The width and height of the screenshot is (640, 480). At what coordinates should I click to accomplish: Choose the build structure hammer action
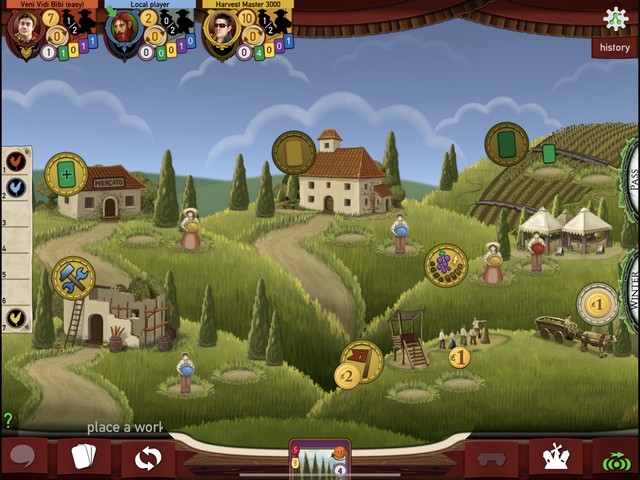point(73,278)
